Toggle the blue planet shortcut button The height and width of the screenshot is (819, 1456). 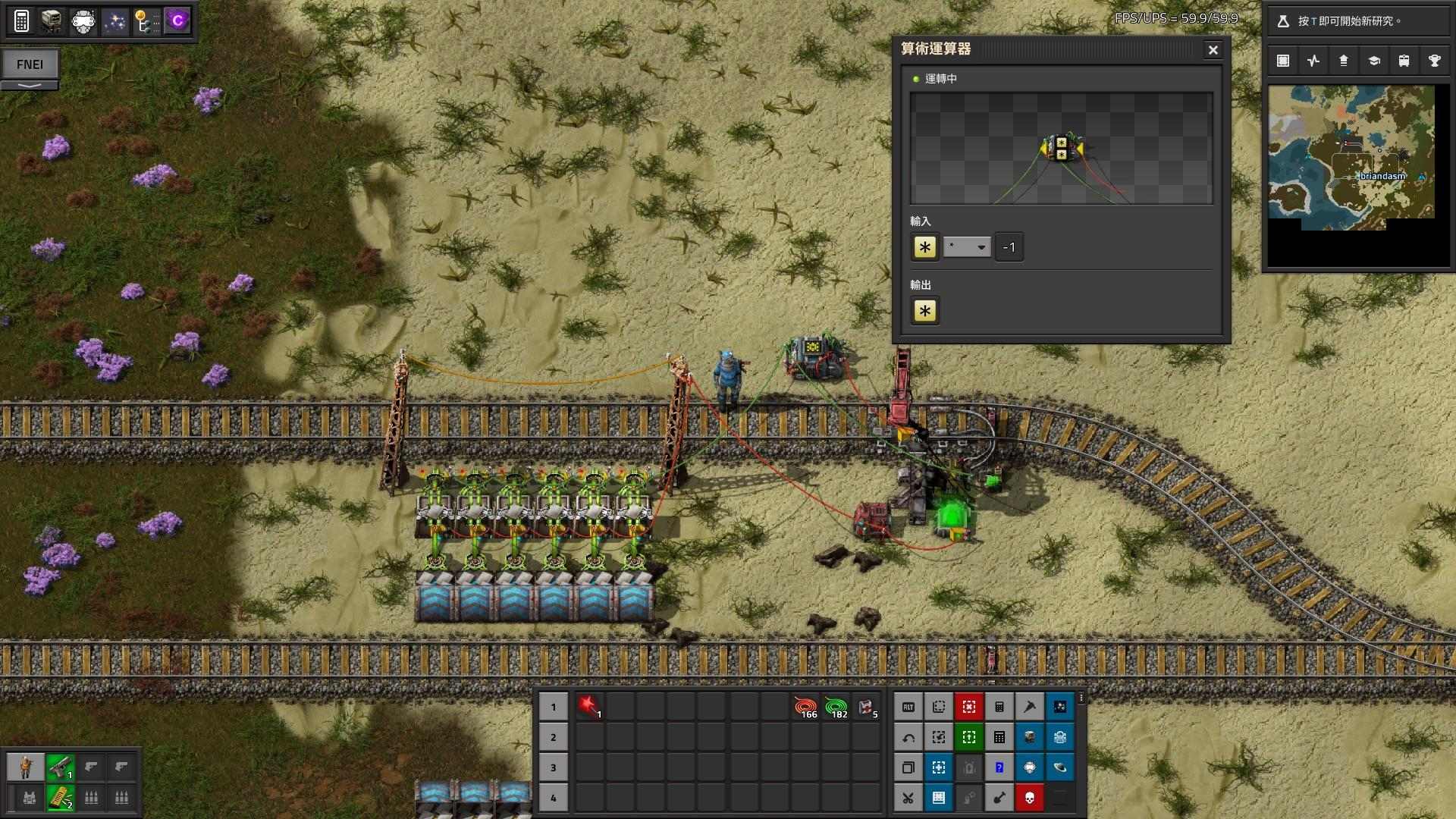click(1060, 767)
